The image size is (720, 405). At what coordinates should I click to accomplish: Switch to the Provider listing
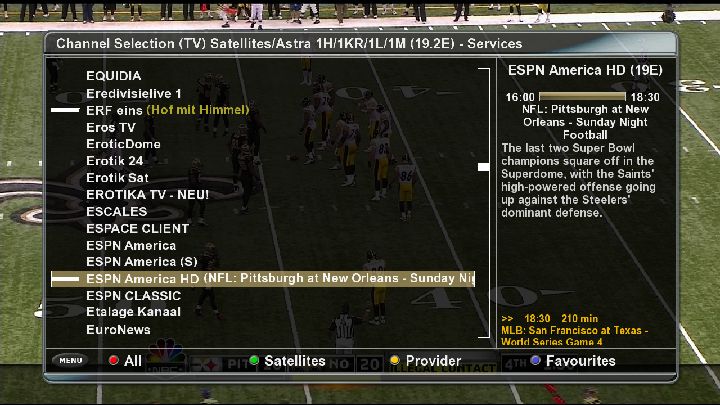click(426, 360)
